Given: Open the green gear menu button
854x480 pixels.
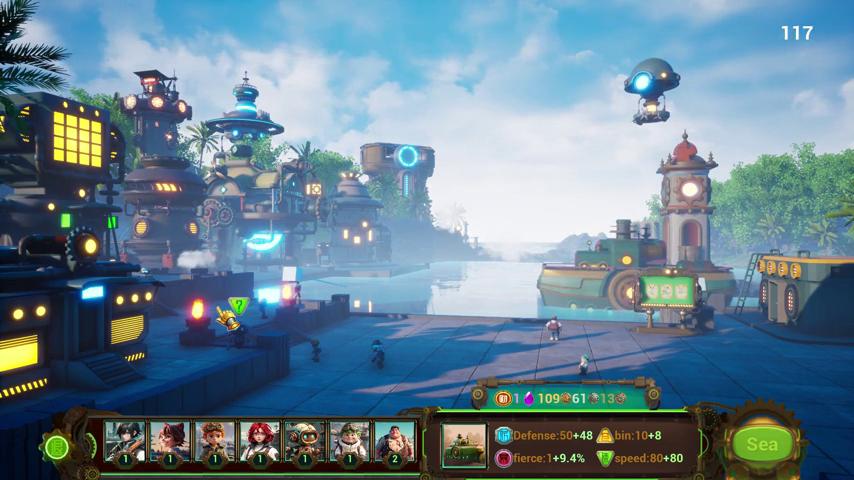Looking at the screenshot, I should 56,447.
